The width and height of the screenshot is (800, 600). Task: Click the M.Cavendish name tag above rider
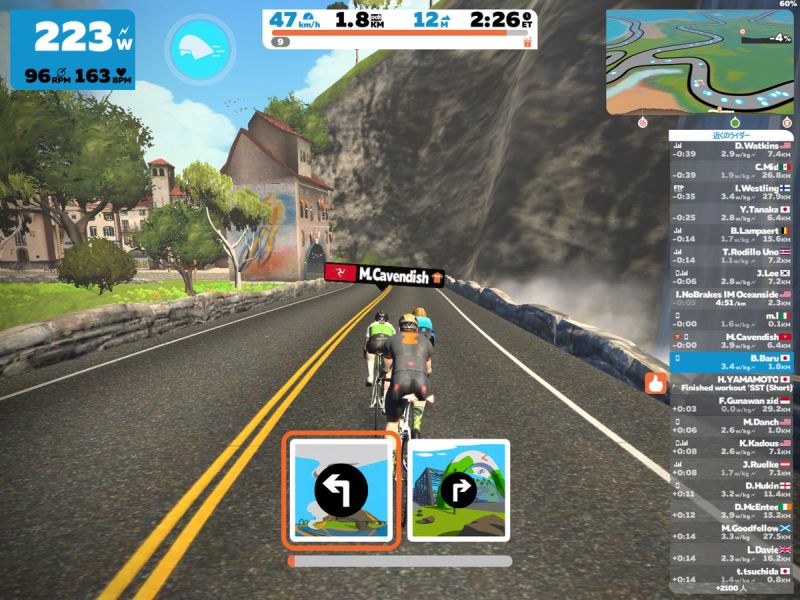click(x=385, y=275)
